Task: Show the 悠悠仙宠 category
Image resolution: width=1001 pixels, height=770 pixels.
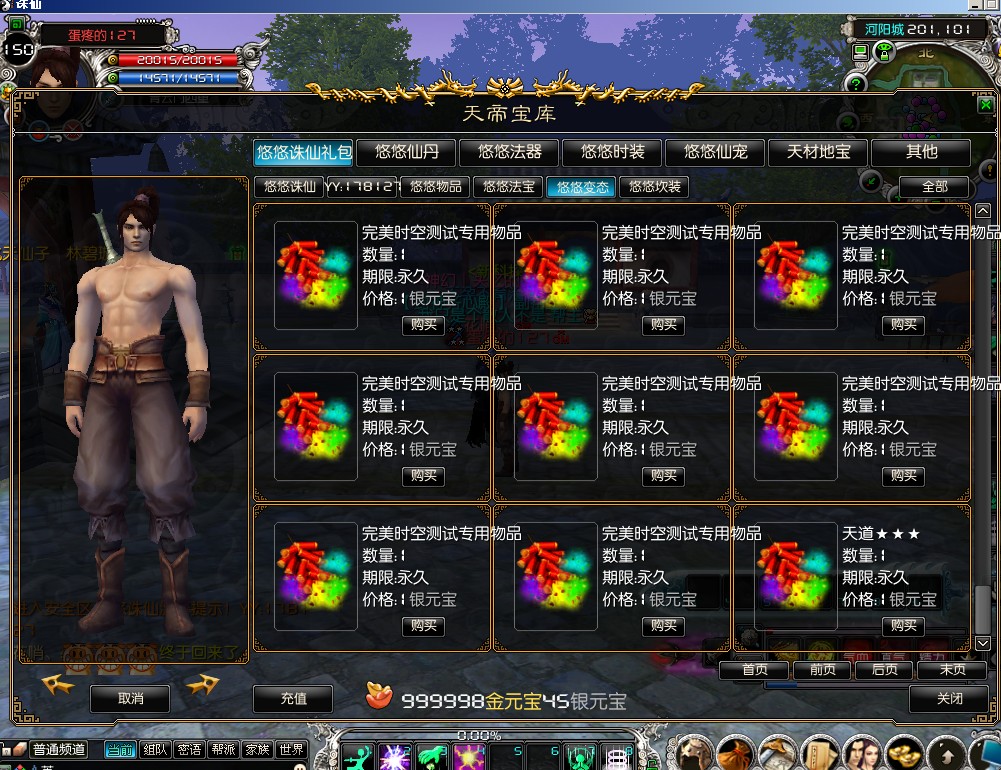Action: click(x=716, y=152)
